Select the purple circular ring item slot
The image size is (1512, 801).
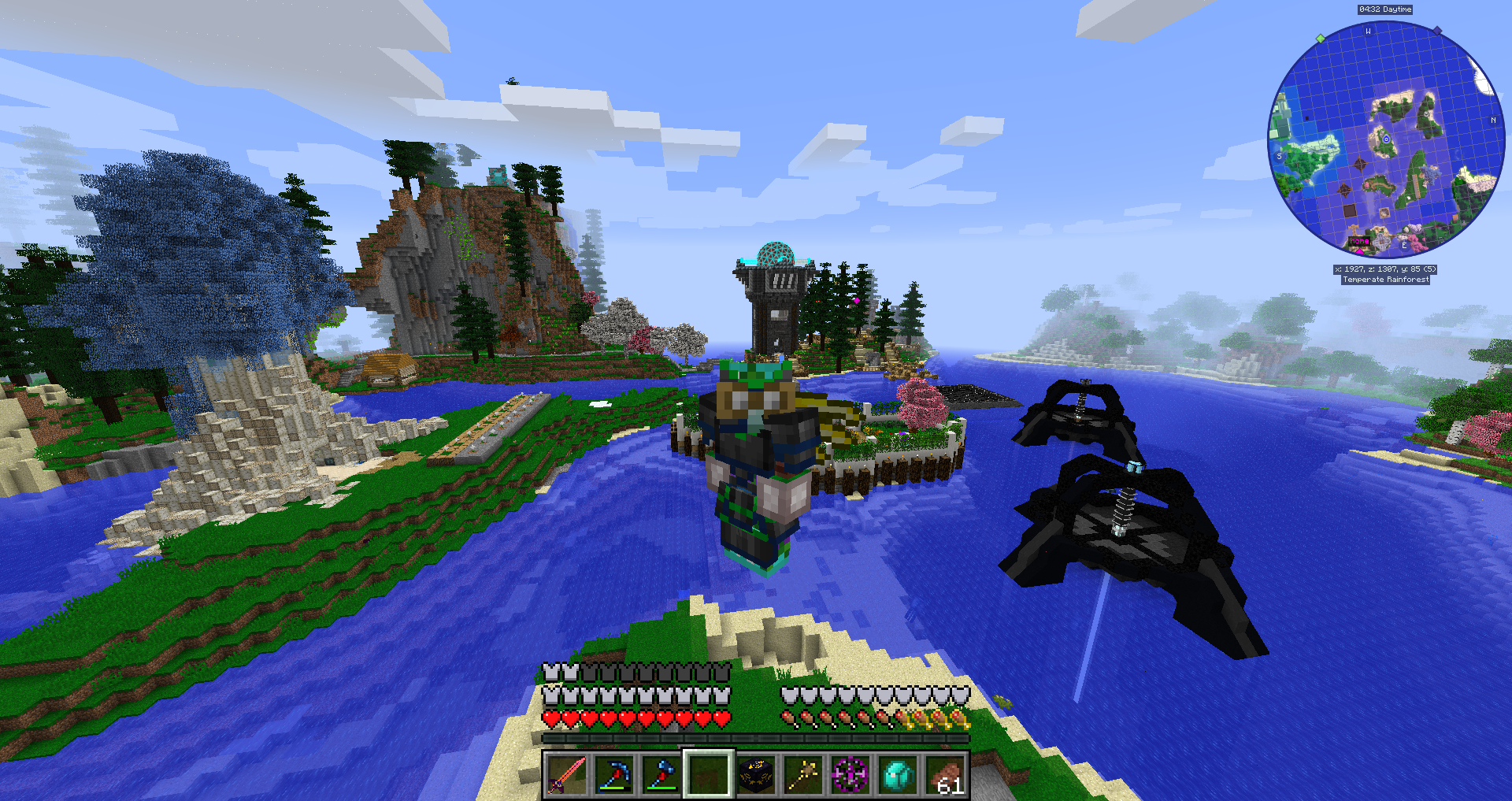pyautogui.click(x=850, y=775)
